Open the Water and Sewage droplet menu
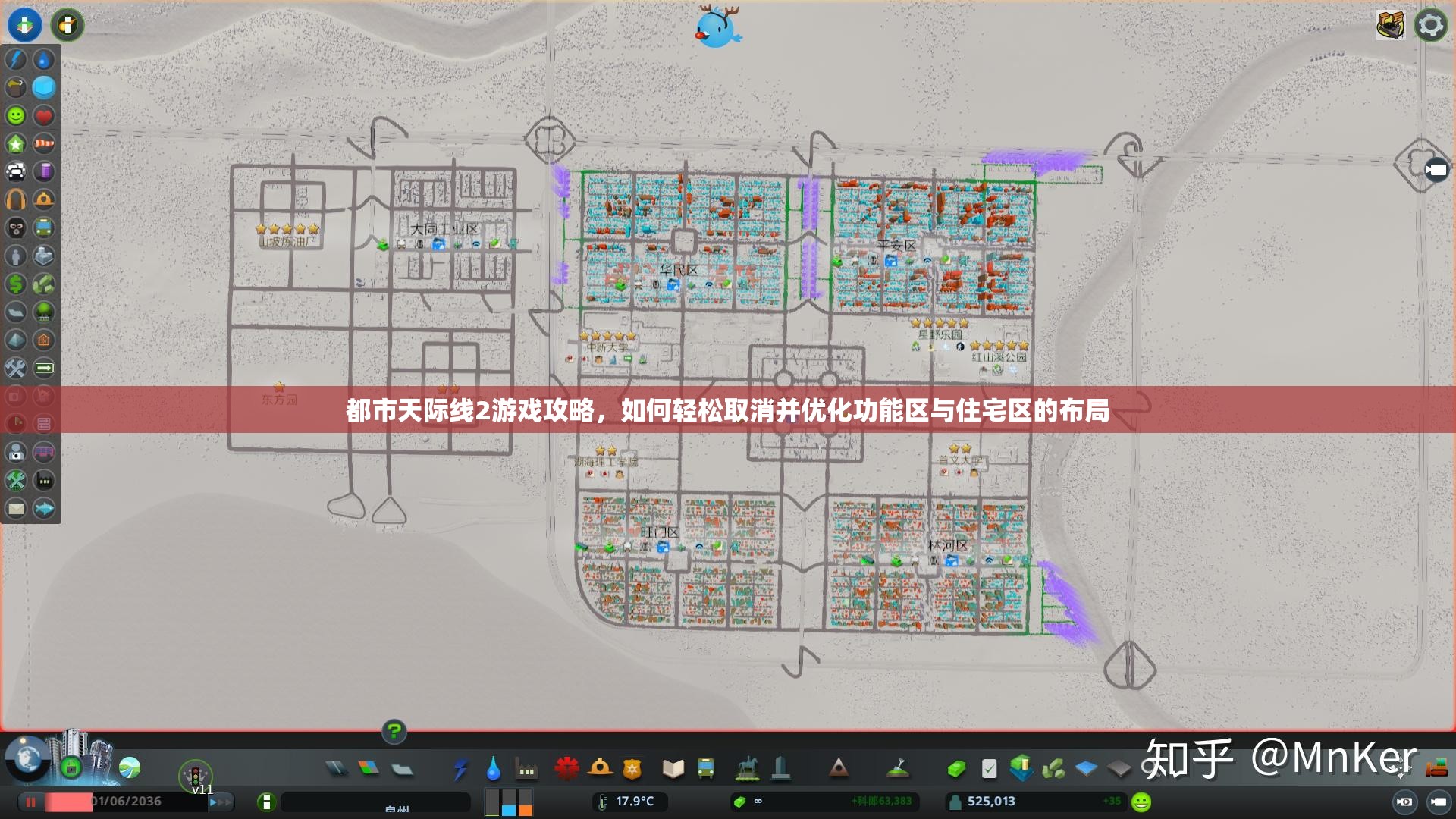Image resolution: width=1456 pixels, height=819 pixels. click(493, 769)
